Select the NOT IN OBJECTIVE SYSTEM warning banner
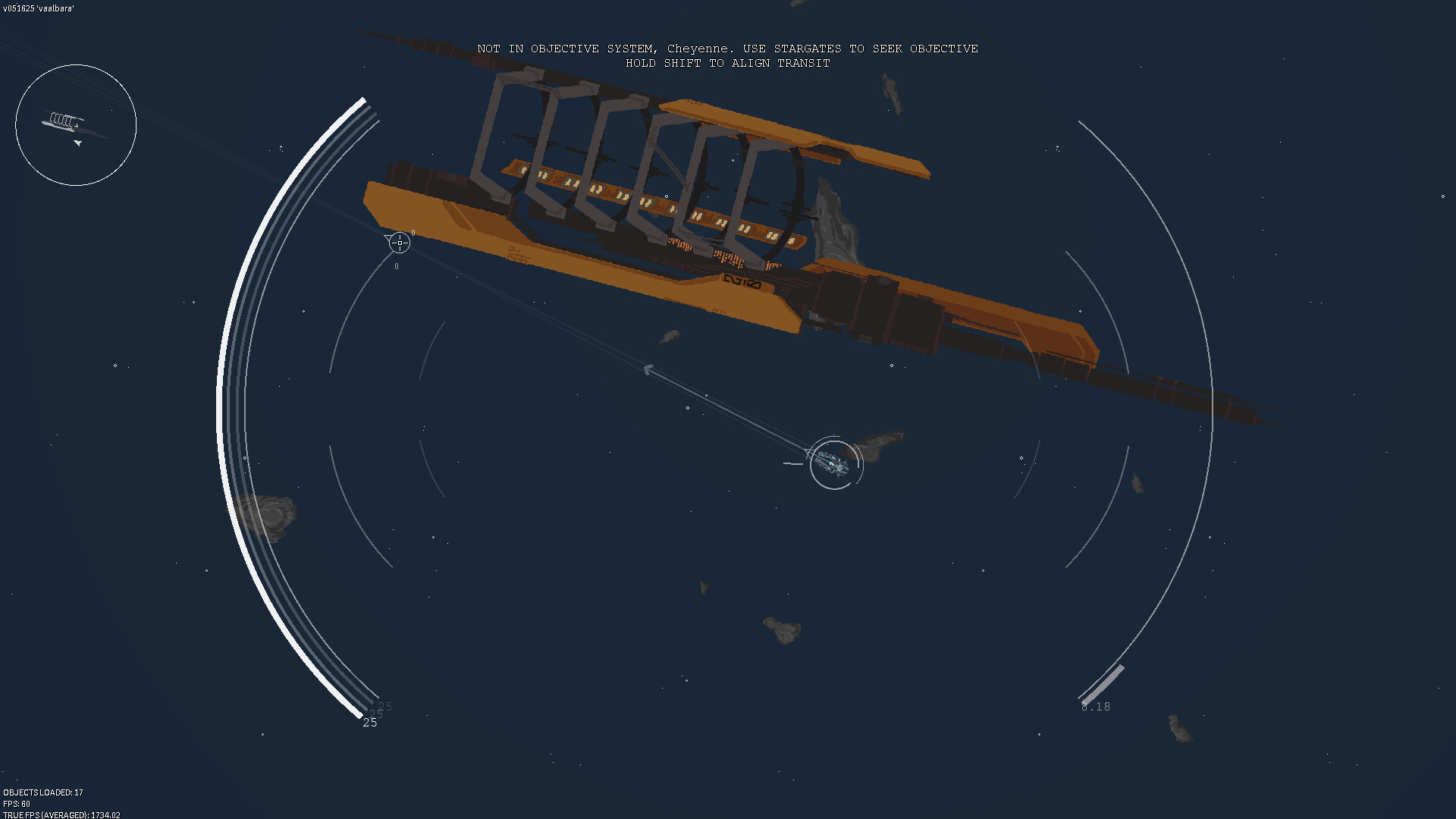Image resolution: width=1456 pixels, height=819 pixels. (728, 48)
